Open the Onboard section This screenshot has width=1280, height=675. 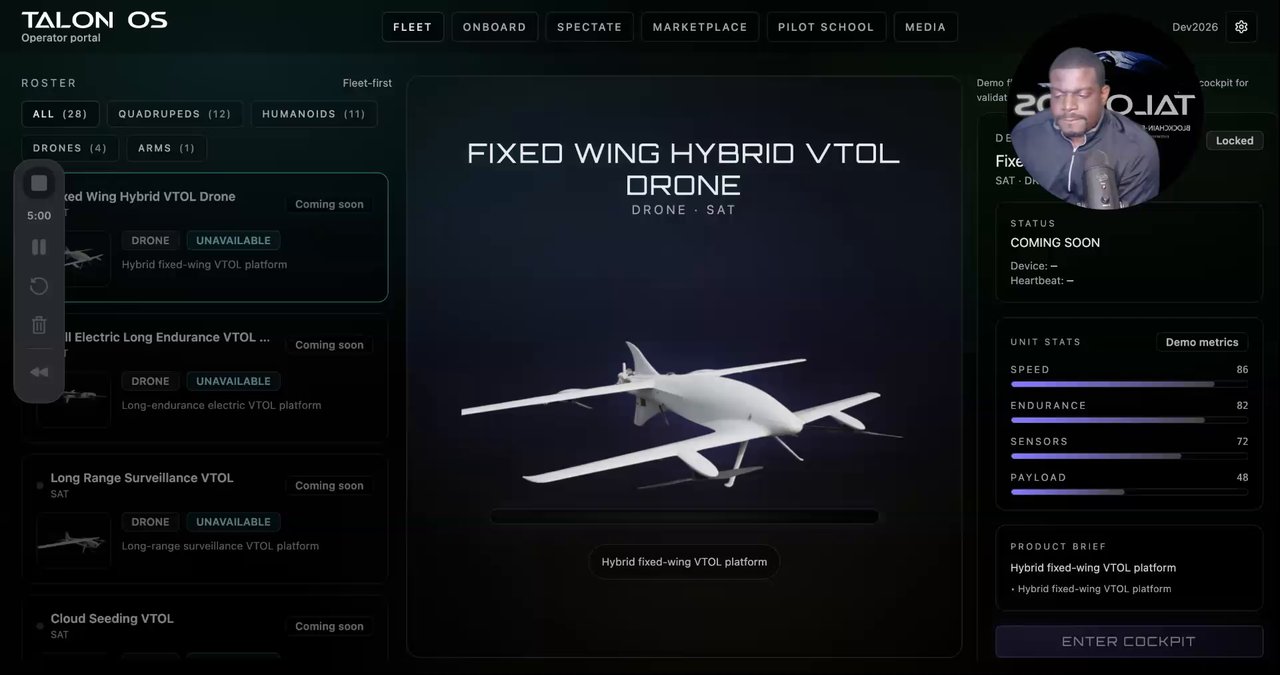point(494,27)
